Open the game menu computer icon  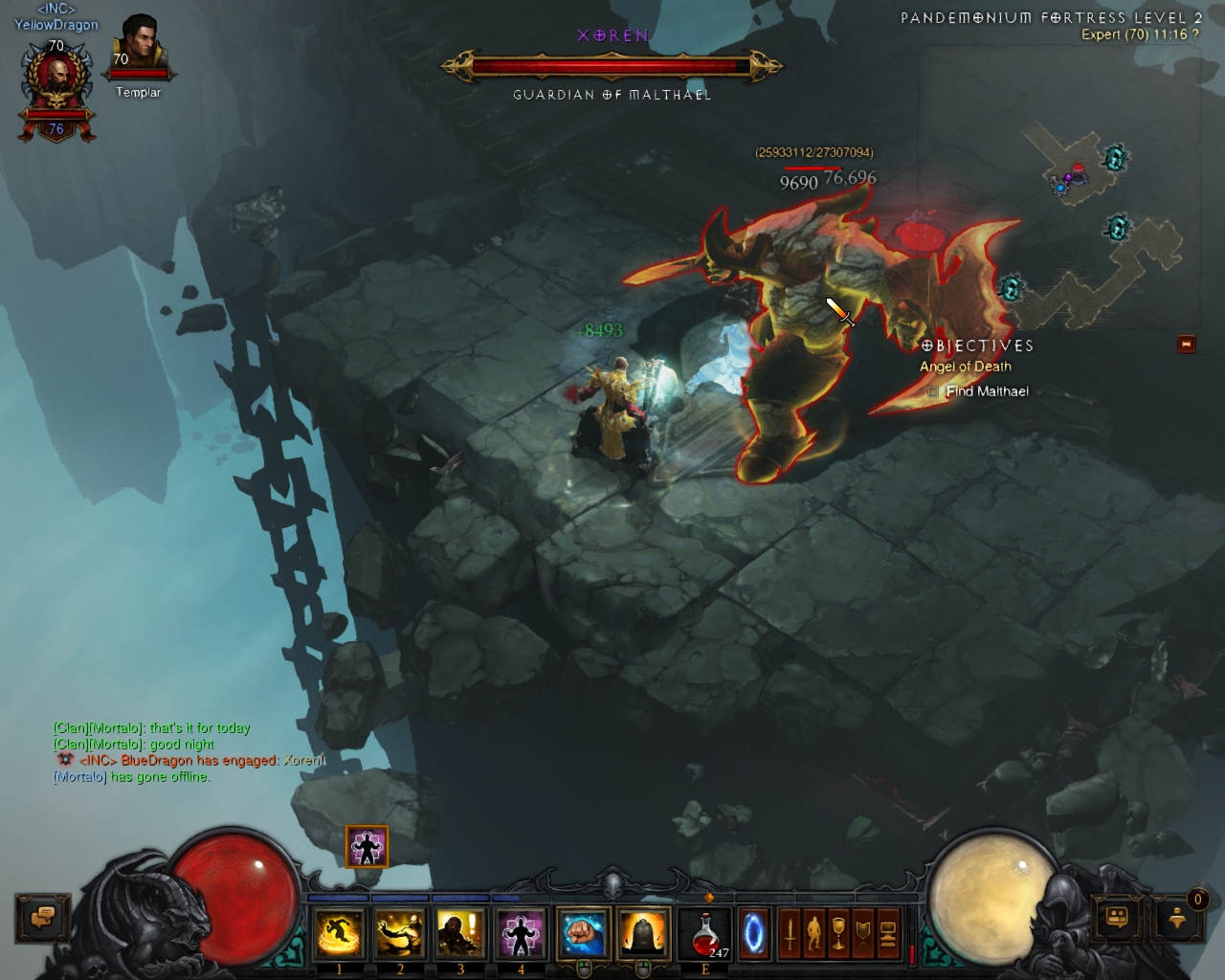pyautogui.click(x=888, y=933)
